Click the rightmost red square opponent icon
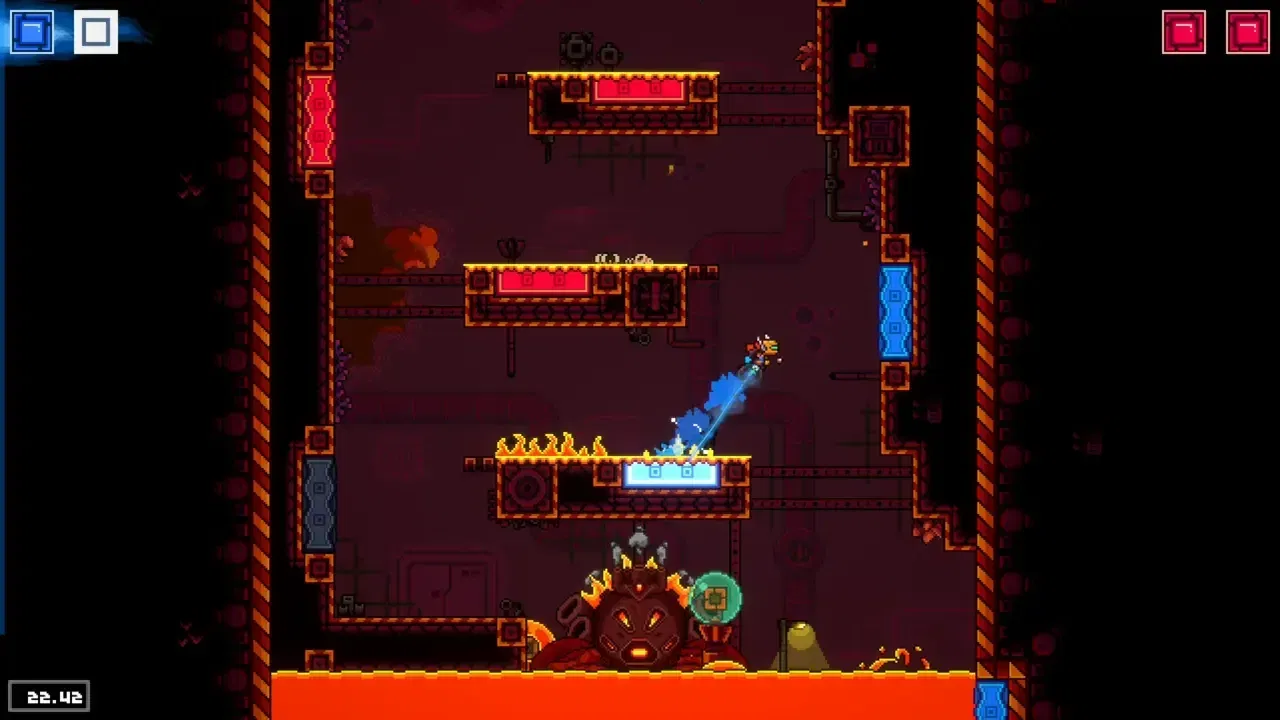Image resolution: width=1280 pixels, height=720 pixels. tap(1249, 31)
